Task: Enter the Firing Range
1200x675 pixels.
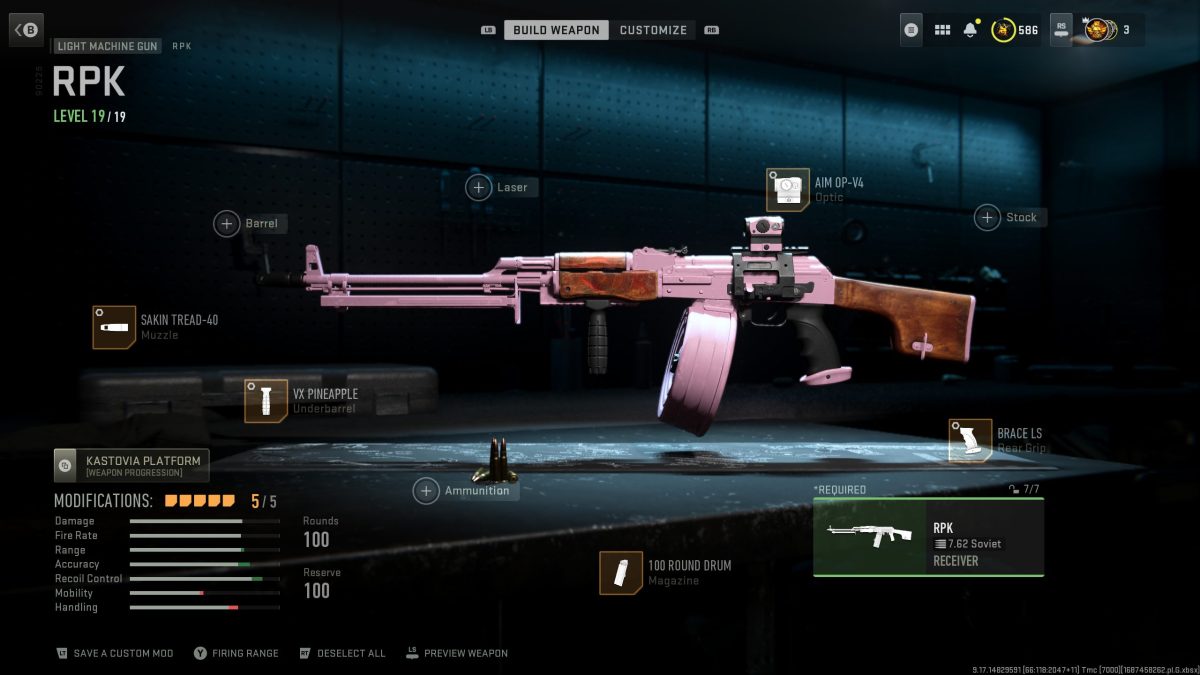Action: [x=237, y=653]
